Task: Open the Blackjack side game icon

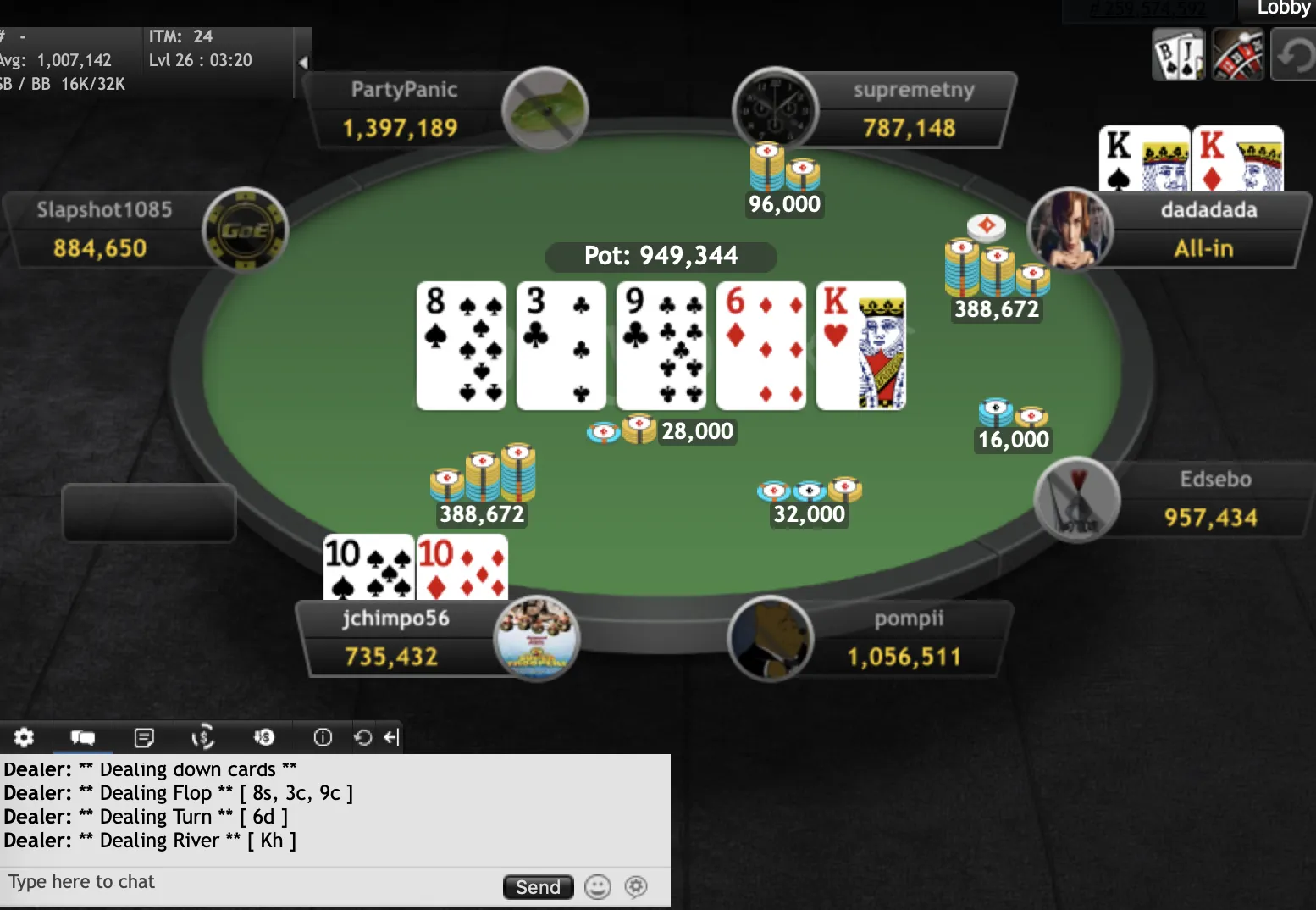Action: (x=1178, y=55)
